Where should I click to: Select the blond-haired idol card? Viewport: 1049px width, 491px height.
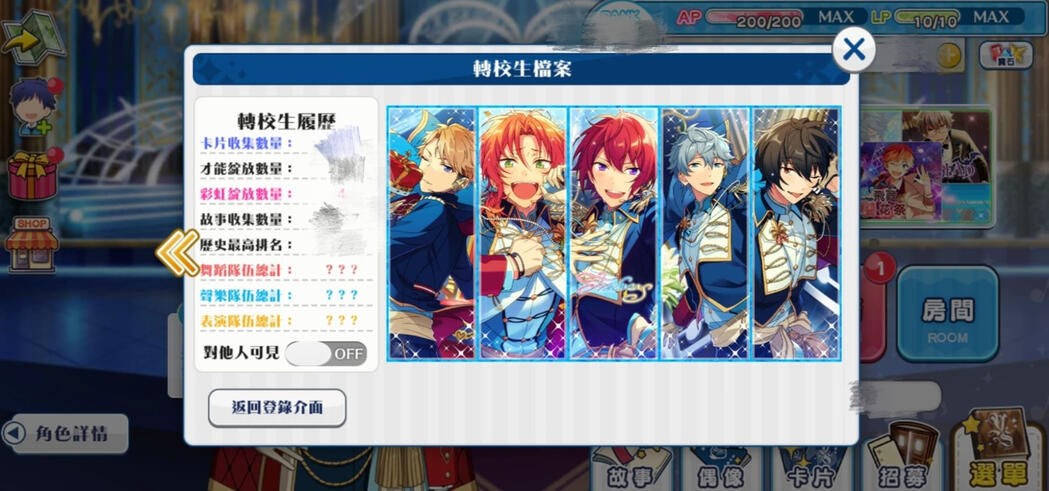click(432, 233)
